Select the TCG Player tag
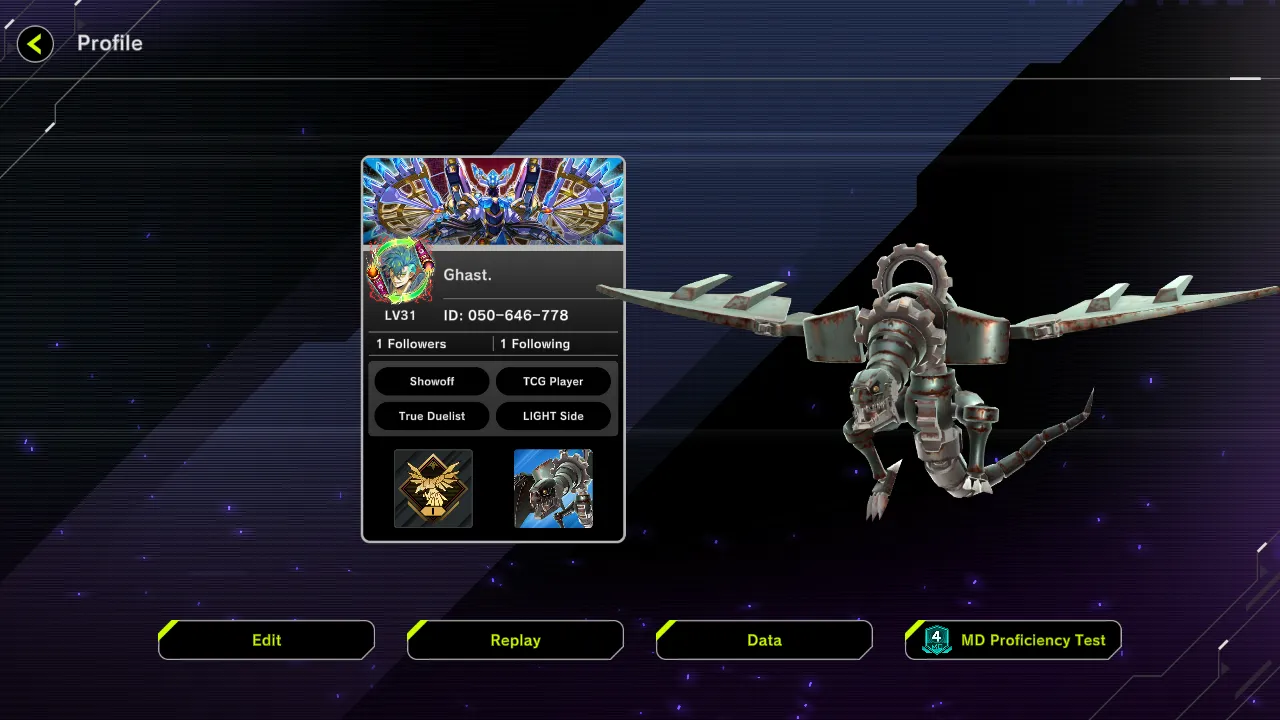1280x720 pixels. [x=553, y=381]
